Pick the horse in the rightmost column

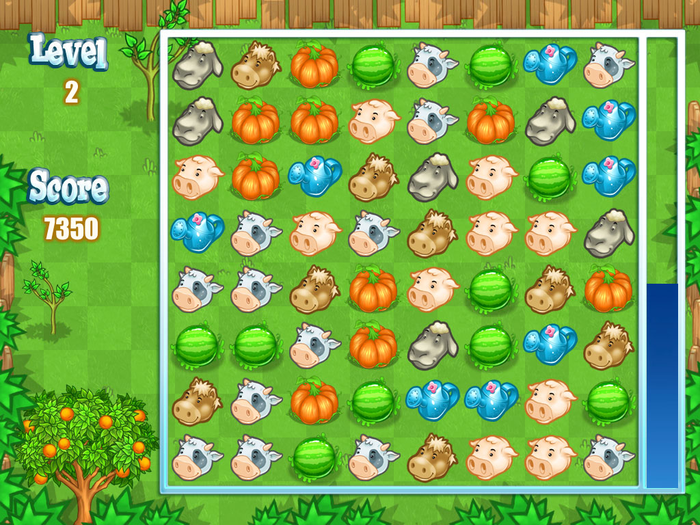point(608,346)
